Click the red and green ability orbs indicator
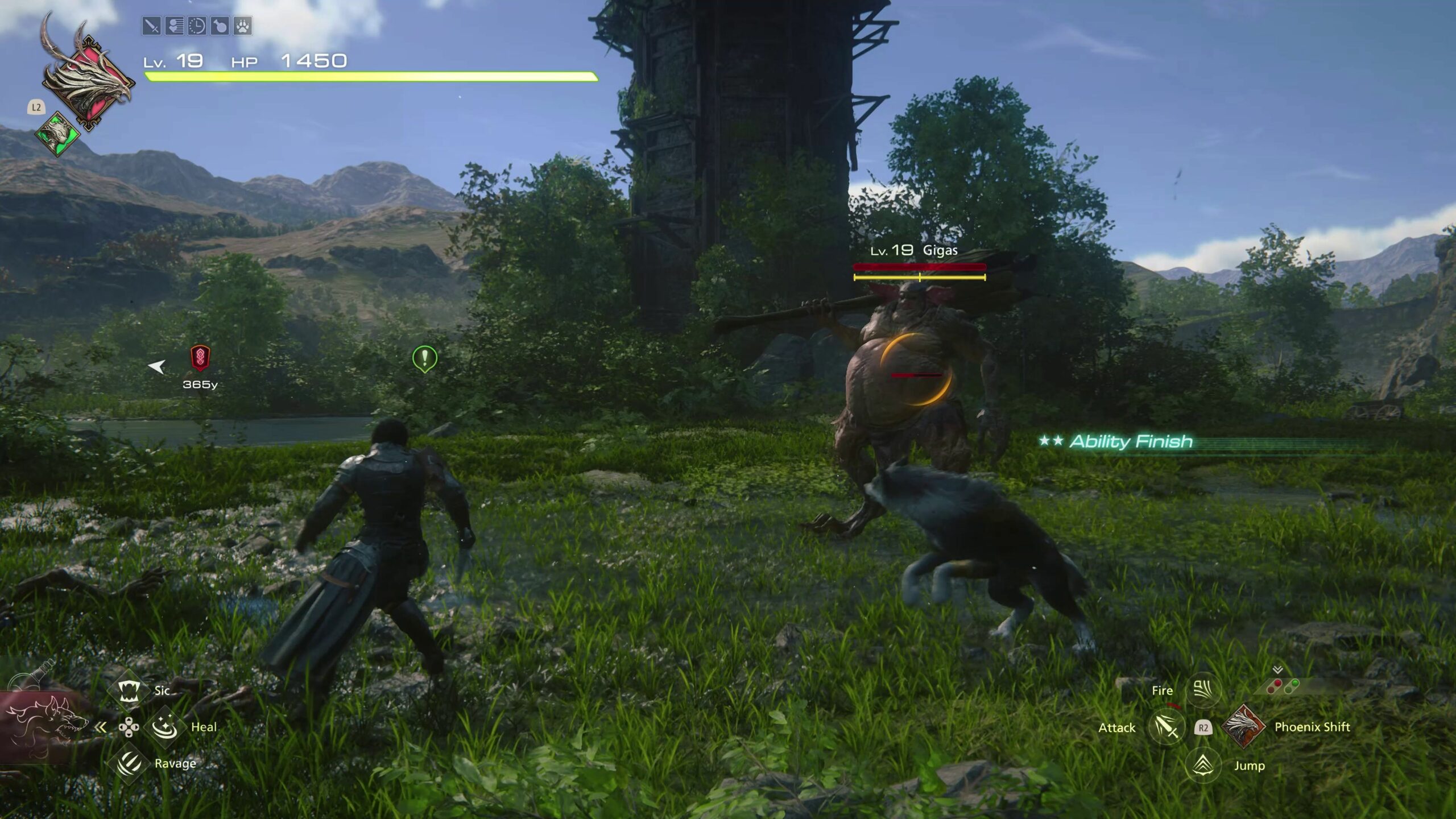The width and height of the screenshot is (1456, 819). point(1283,686)
